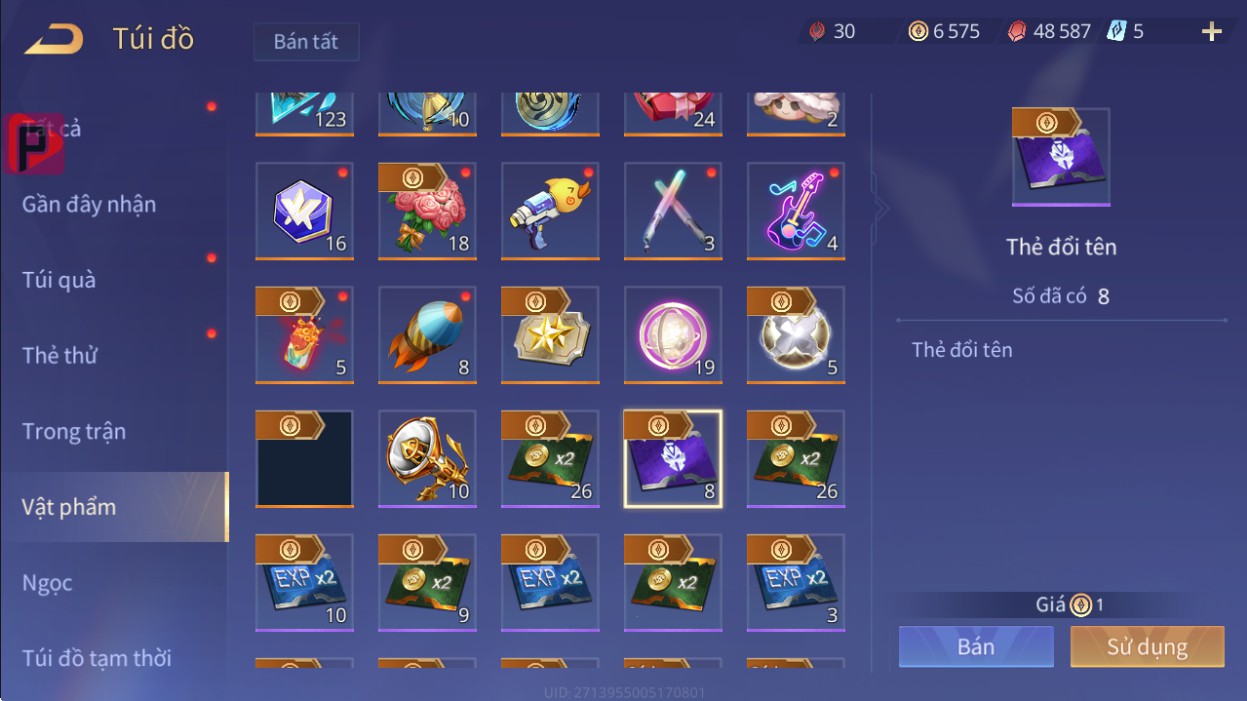This screenshot has height=701, width=1247.
Task: Pick the golden trumpet horn item
Action: click(x=427, y=459)
